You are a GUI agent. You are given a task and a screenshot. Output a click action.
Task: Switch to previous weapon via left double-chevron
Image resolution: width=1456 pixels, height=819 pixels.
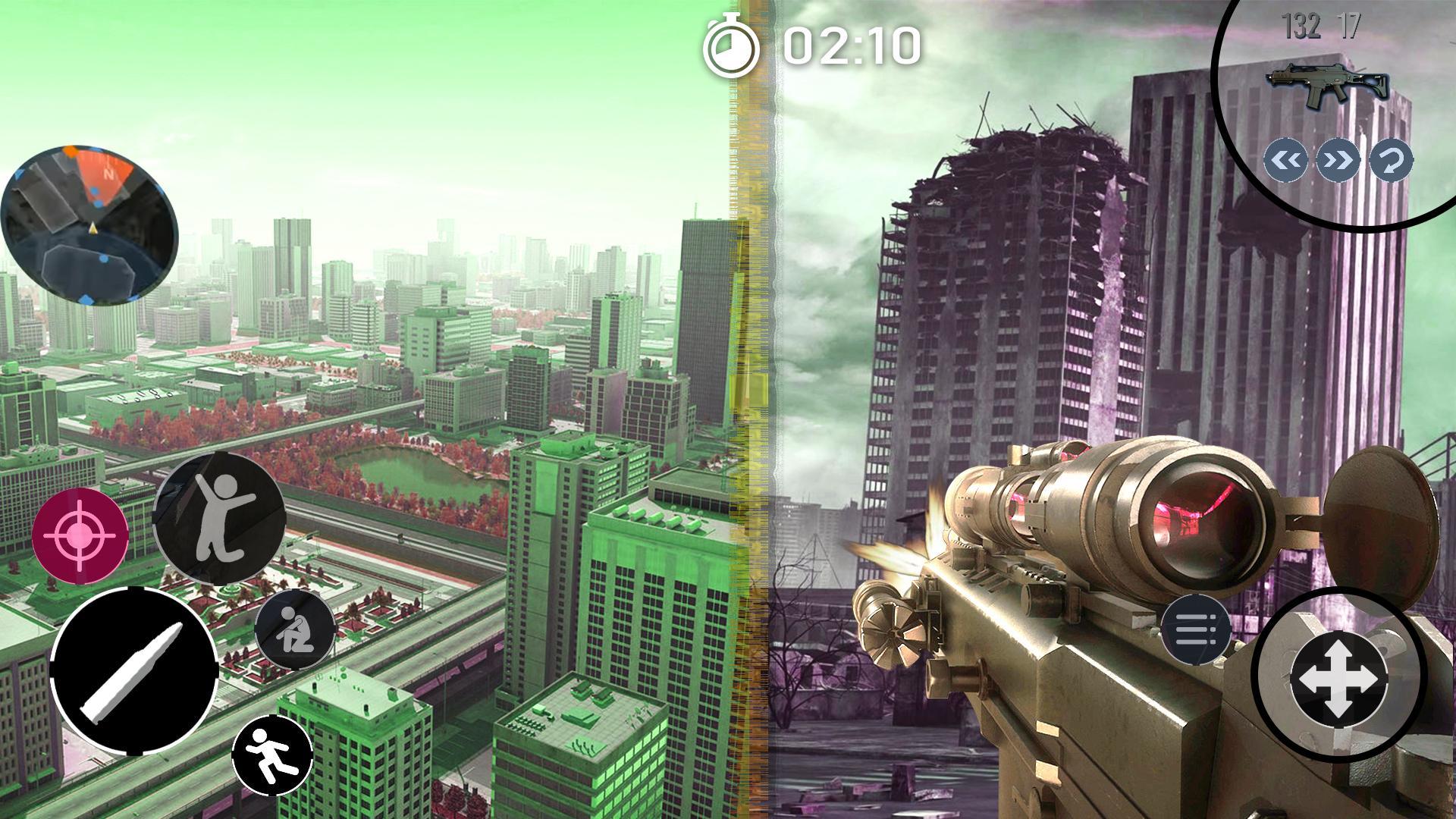coord(1285,158)
